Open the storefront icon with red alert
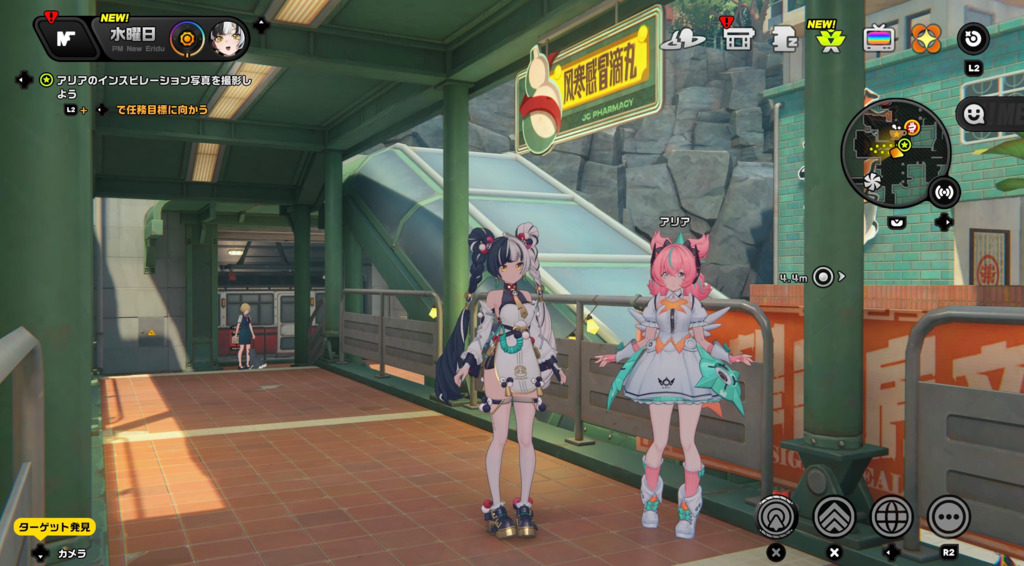This screenshot has width=1024, height=566. tap(738, 39)
